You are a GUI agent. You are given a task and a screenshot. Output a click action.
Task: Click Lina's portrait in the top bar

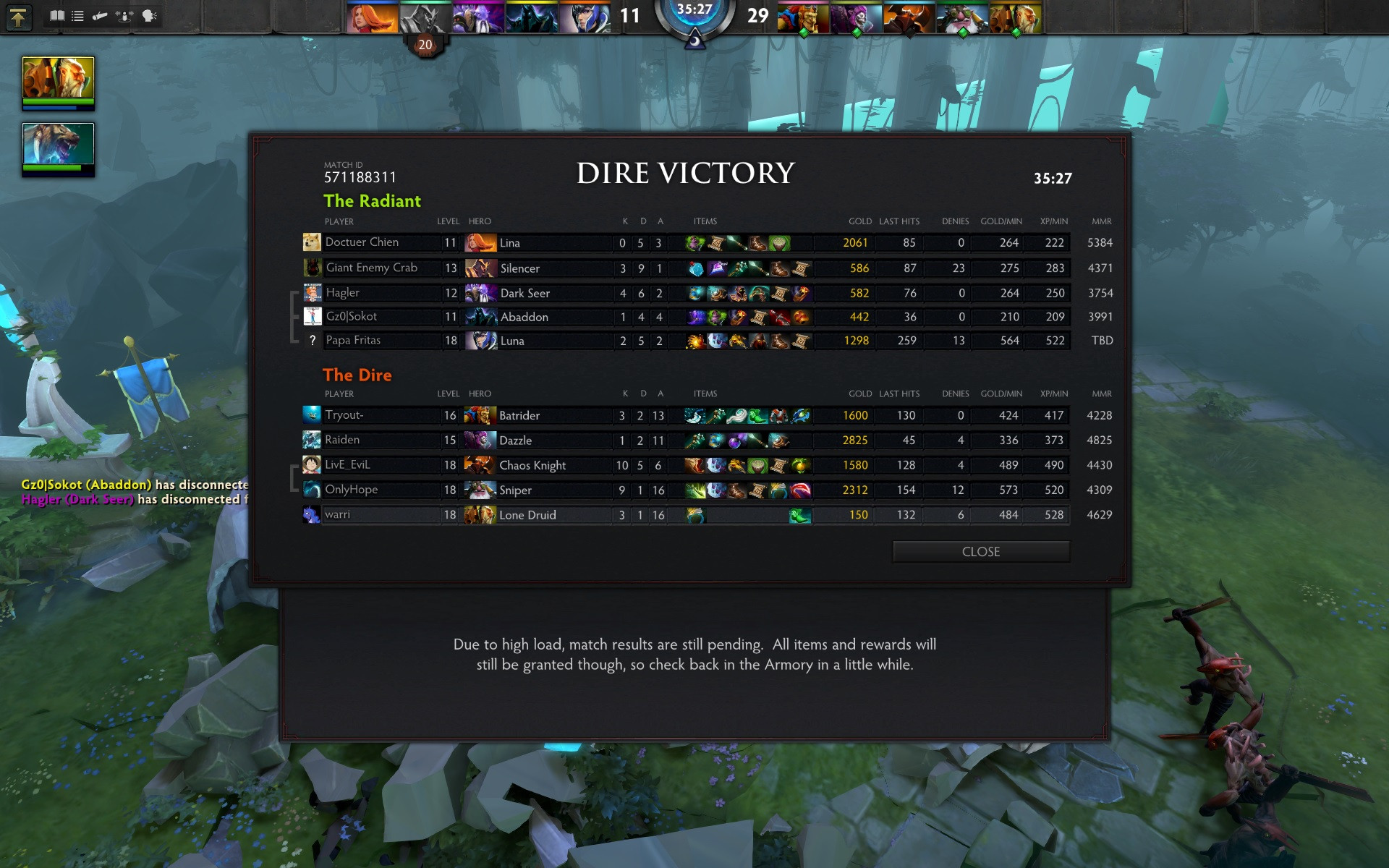(372, 17)
